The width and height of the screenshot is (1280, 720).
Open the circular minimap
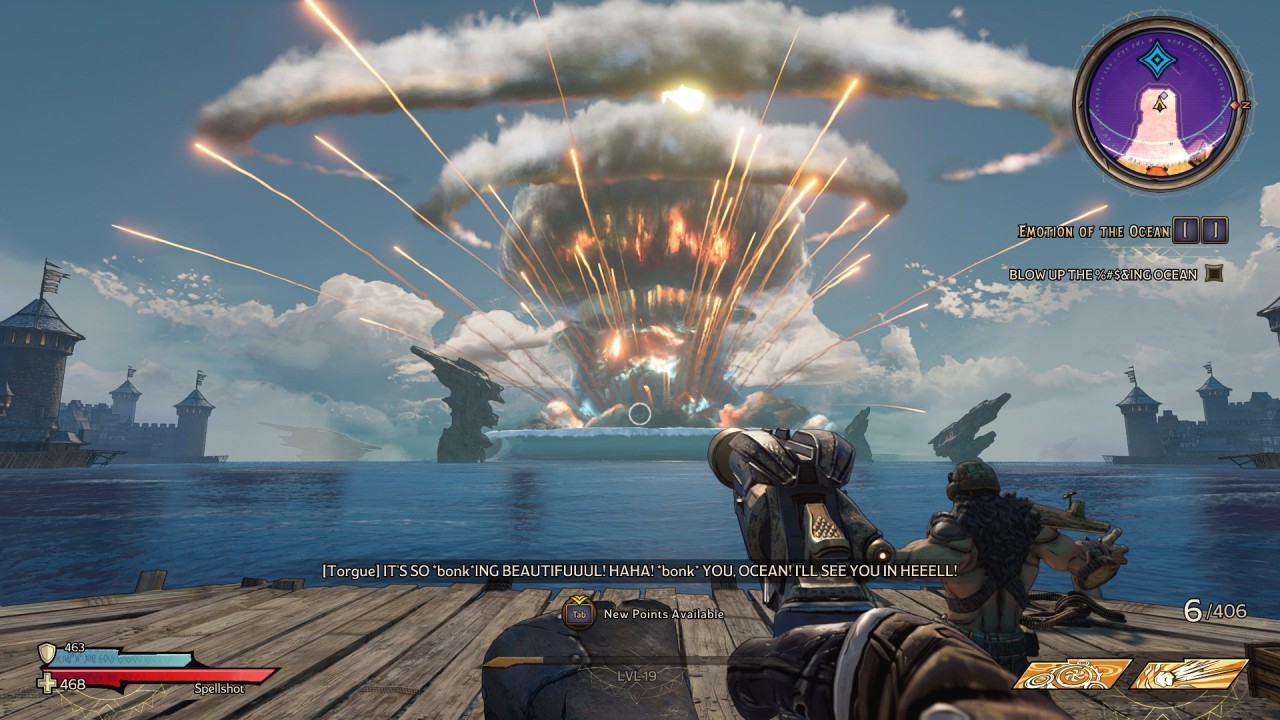[1160, 104]
